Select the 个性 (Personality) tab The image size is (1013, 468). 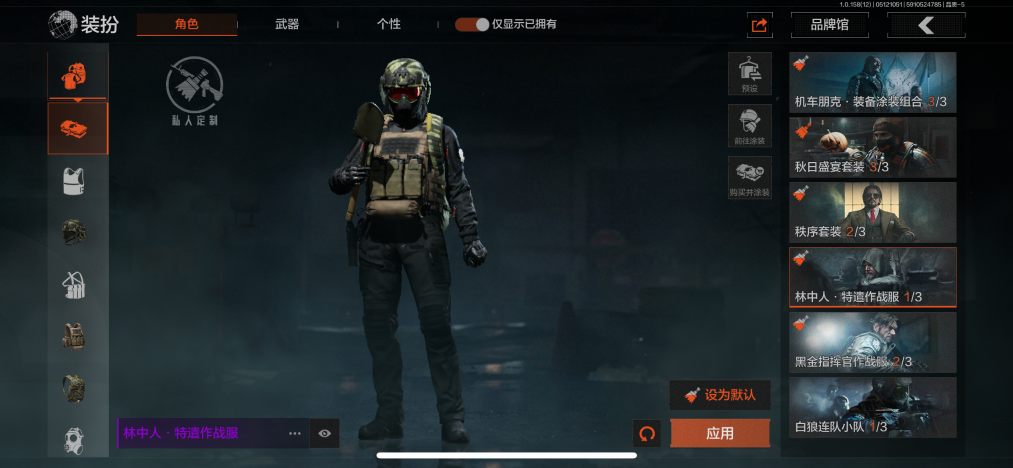(x=388, y=24)
